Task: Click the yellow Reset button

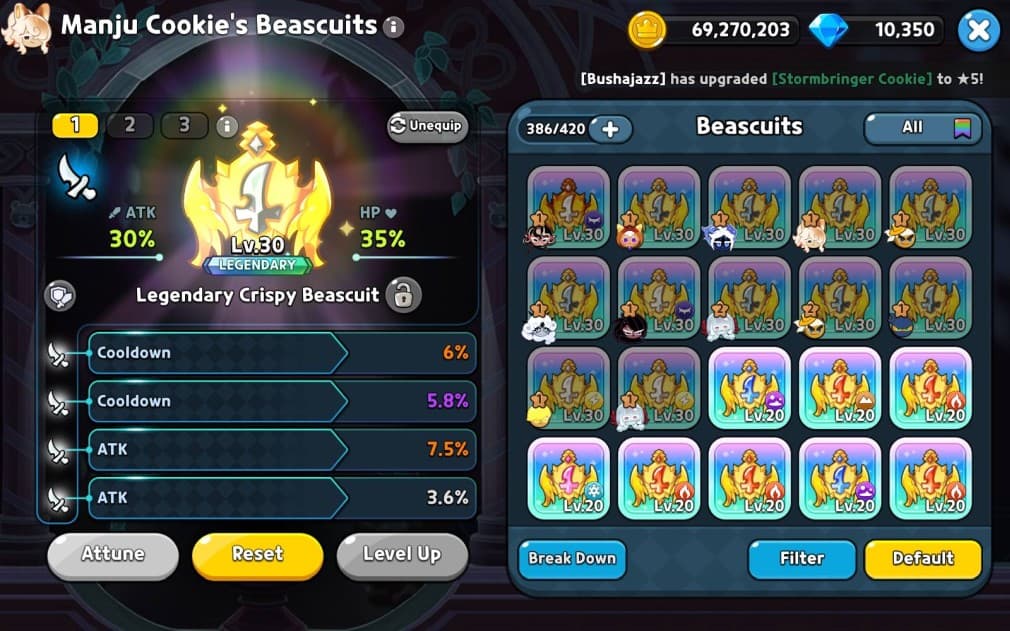Action: pos(257,555)
